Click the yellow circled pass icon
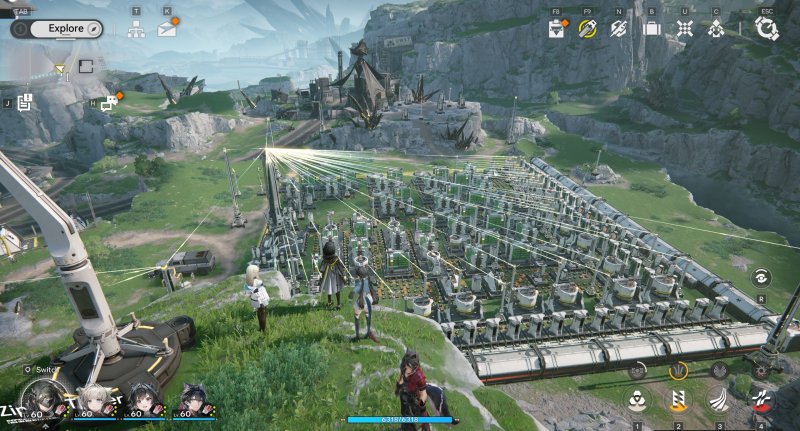Screen dimensions: 800x431 [x=588, y=28]
